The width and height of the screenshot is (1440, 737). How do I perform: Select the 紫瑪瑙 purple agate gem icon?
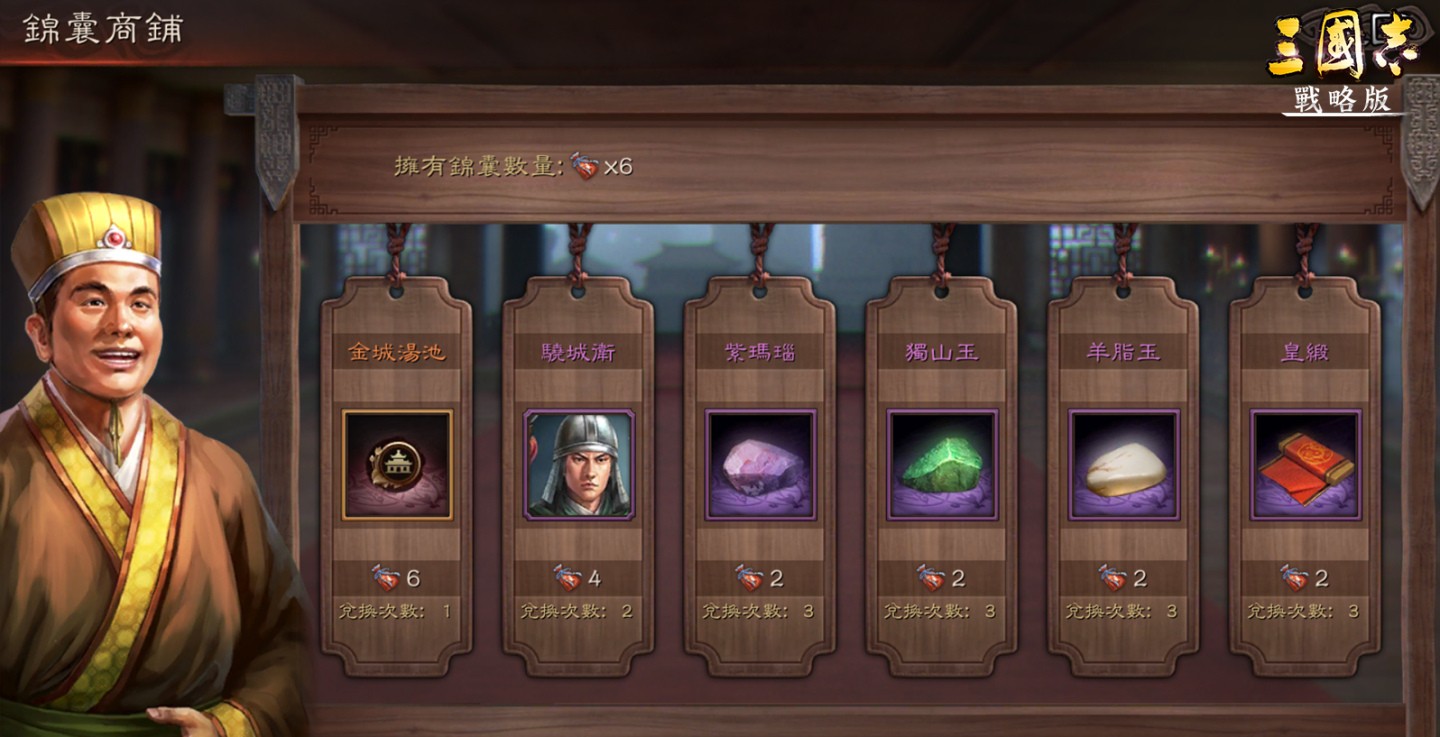pos(760,461)
